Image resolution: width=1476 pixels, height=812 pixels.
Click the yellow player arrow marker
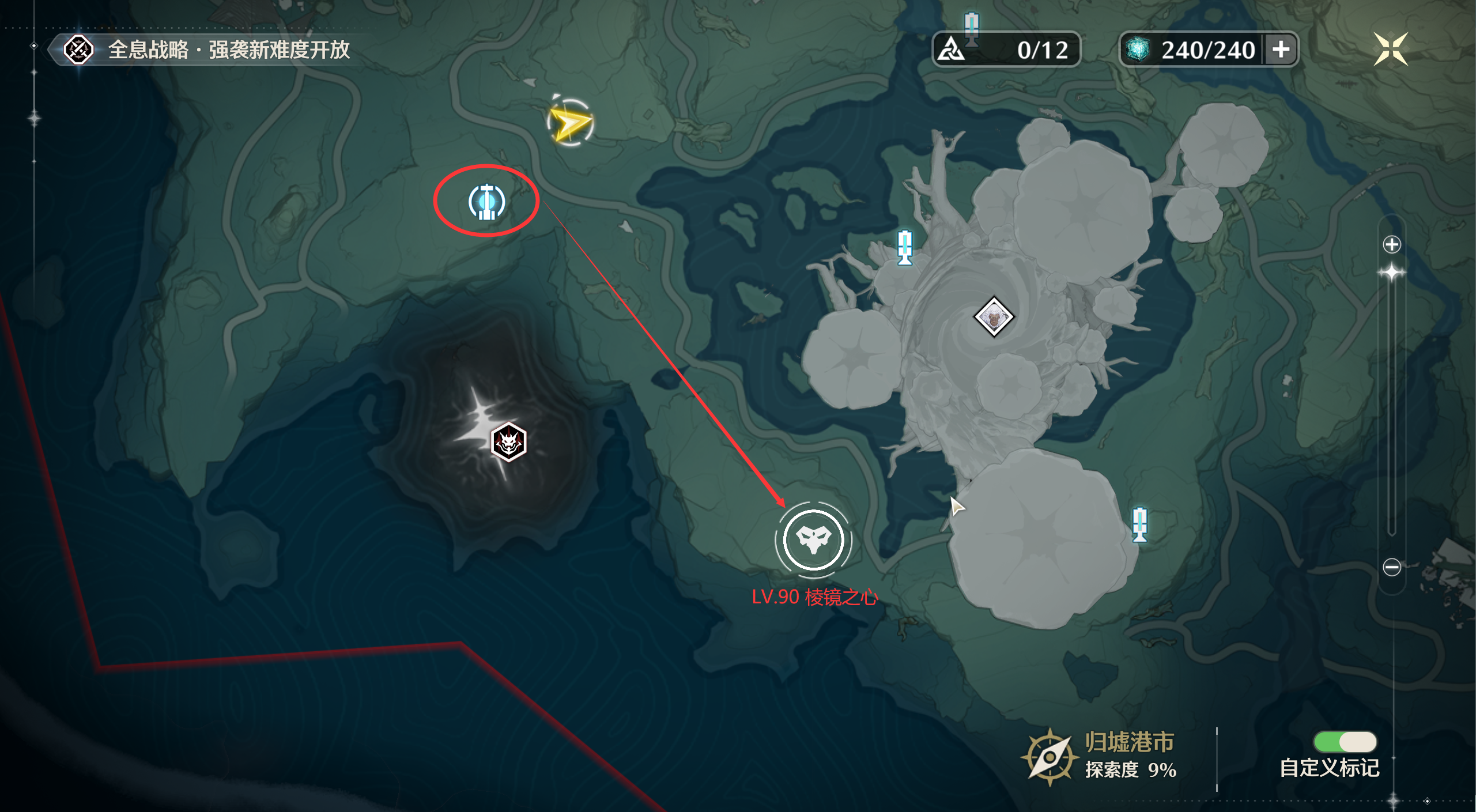[569, 123]
